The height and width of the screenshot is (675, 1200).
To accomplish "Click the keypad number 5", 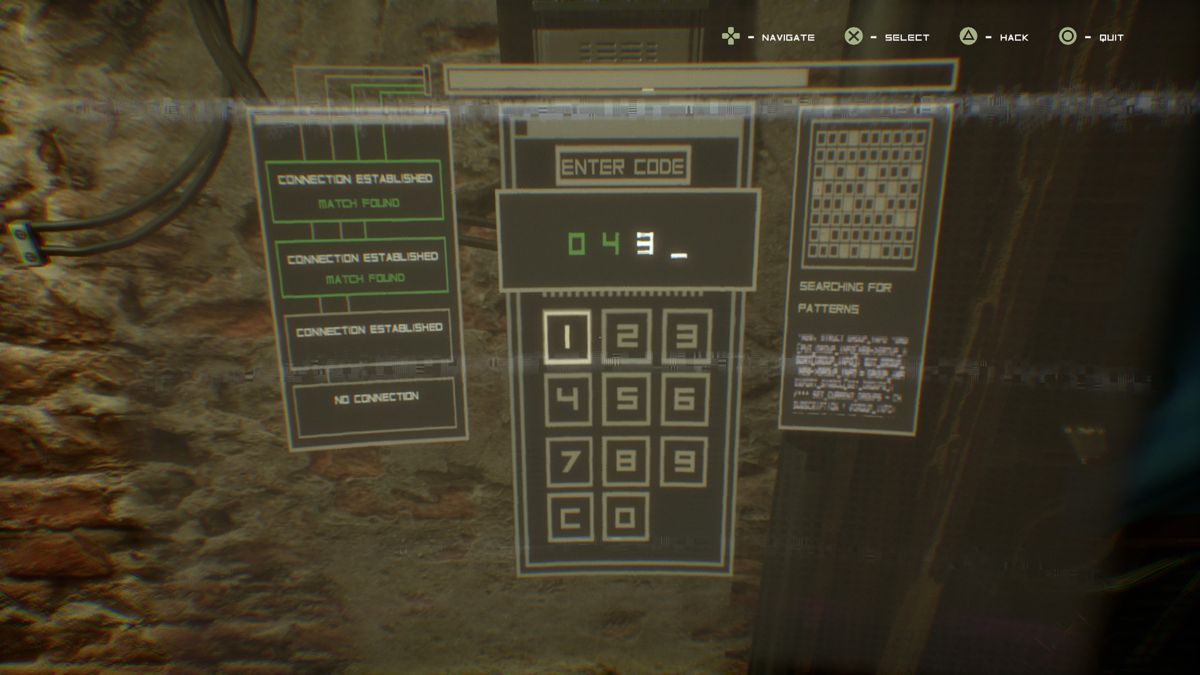I will (x=626, y=399).
